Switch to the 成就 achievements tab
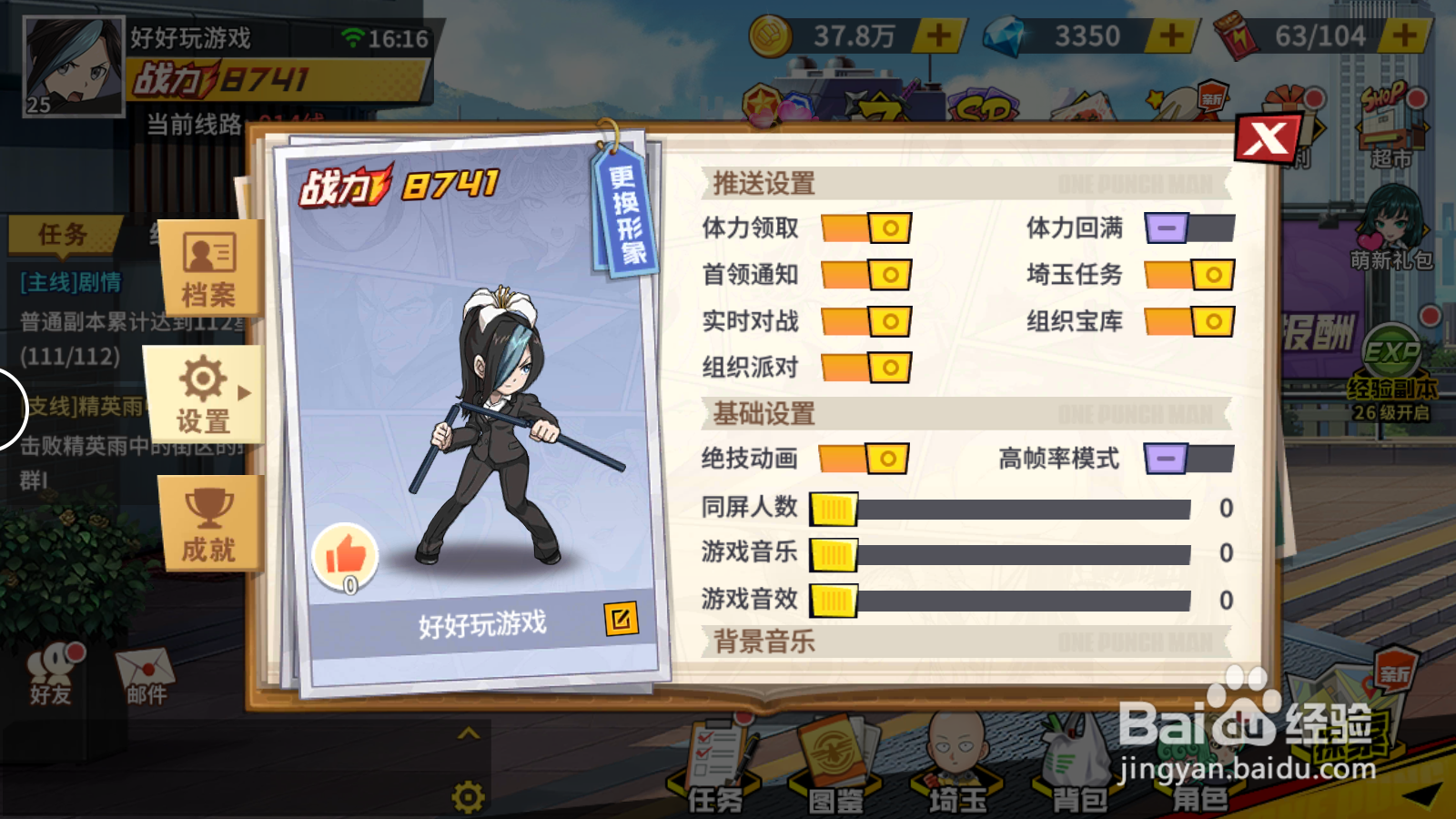This screenshot has height=819, width=1456. [x=207, y=523]
